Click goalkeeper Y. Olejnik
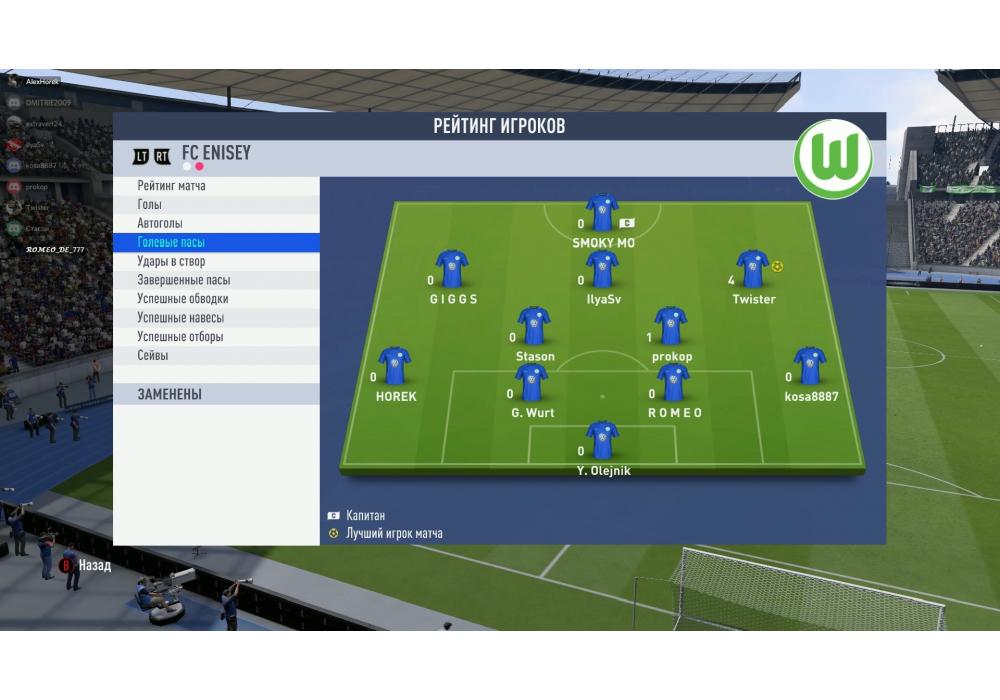Image resolution: width=1000 pixels, height=700 pixels. [x=602, y=440]
